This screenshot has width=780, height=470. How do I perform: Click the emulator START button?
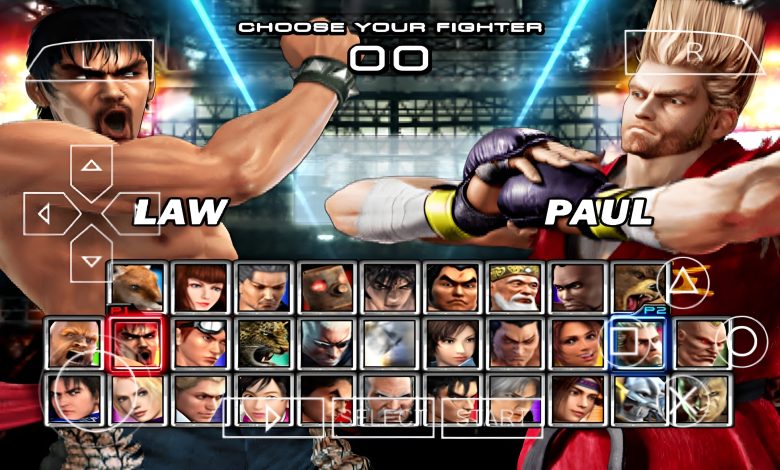pos(491,417)
